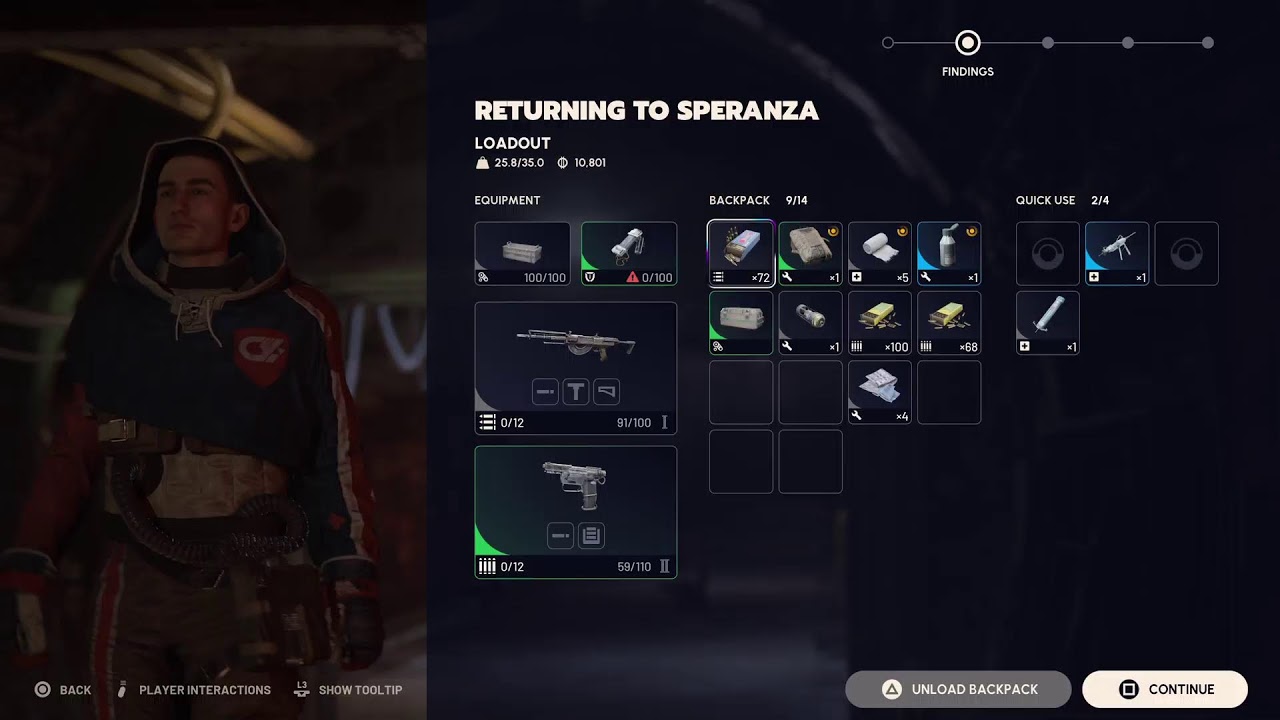
Task: Select the bandage roll stack of 5
Action: click(x=880, y=254)
